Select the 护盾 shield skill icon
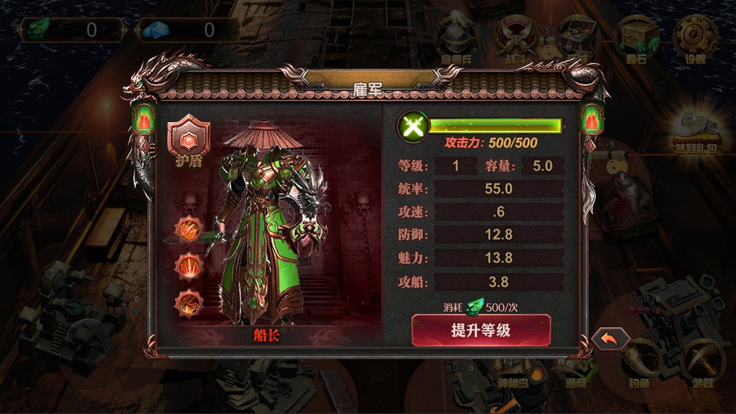 (x=187, y=138)
